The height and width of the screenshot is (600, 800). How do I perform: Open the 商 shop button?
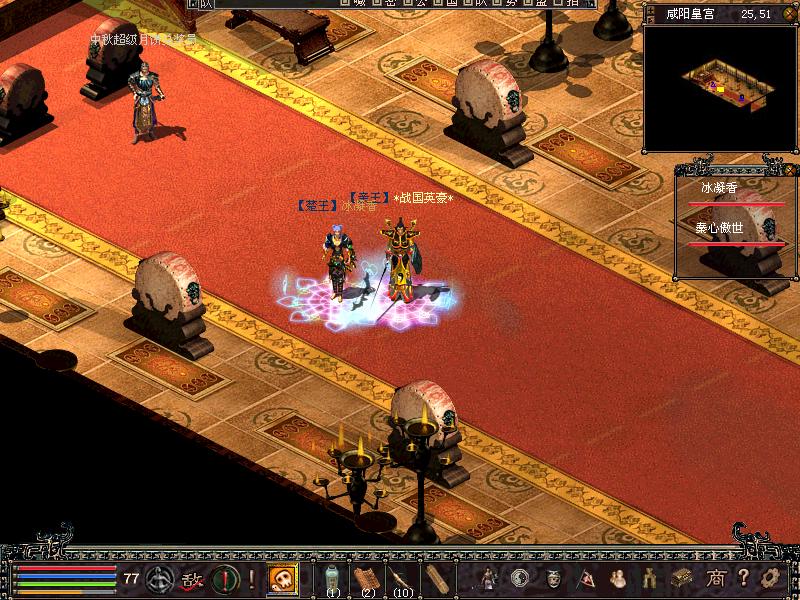pyautogui.click(x=716, y=578)
